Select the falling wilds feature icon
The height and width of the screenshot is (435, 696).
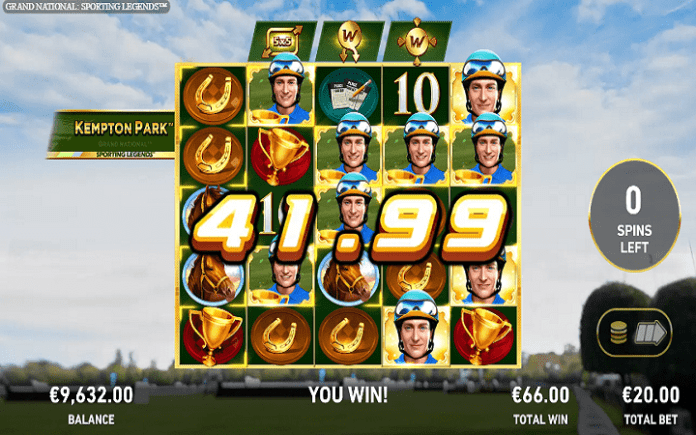tap(346, 42)
